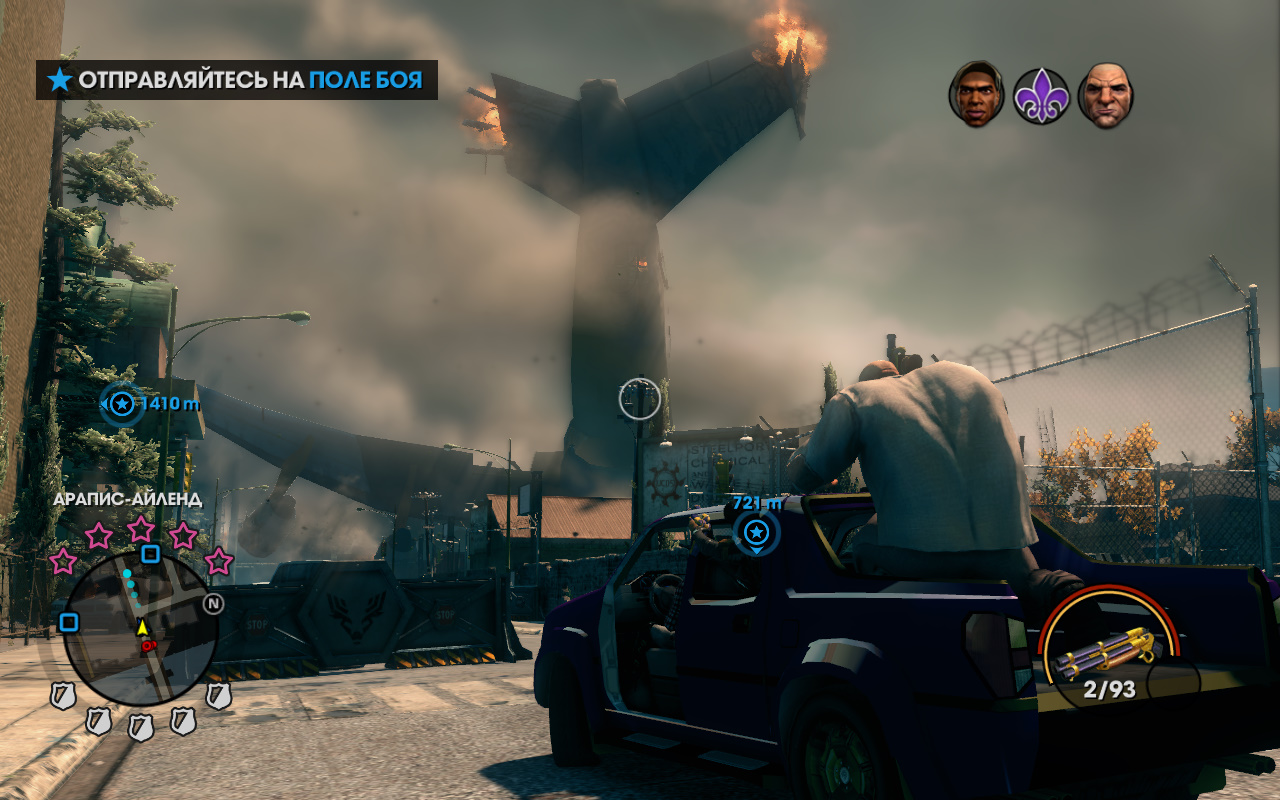Select the bald homie portrait

click(1105, 95)
